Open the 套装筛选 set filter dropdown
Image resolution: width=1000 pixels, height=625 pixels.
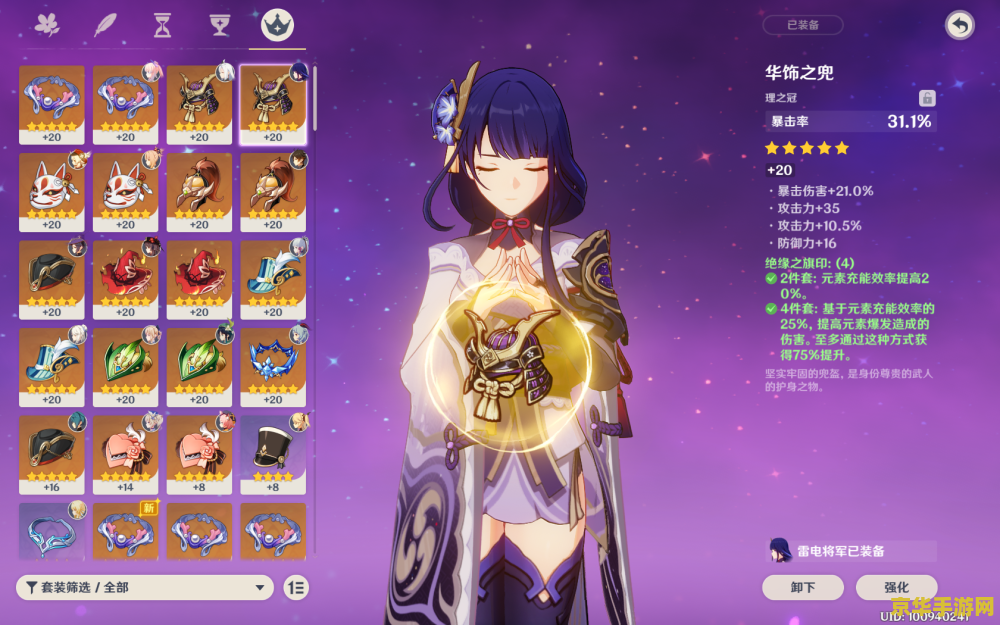(145, 587)
